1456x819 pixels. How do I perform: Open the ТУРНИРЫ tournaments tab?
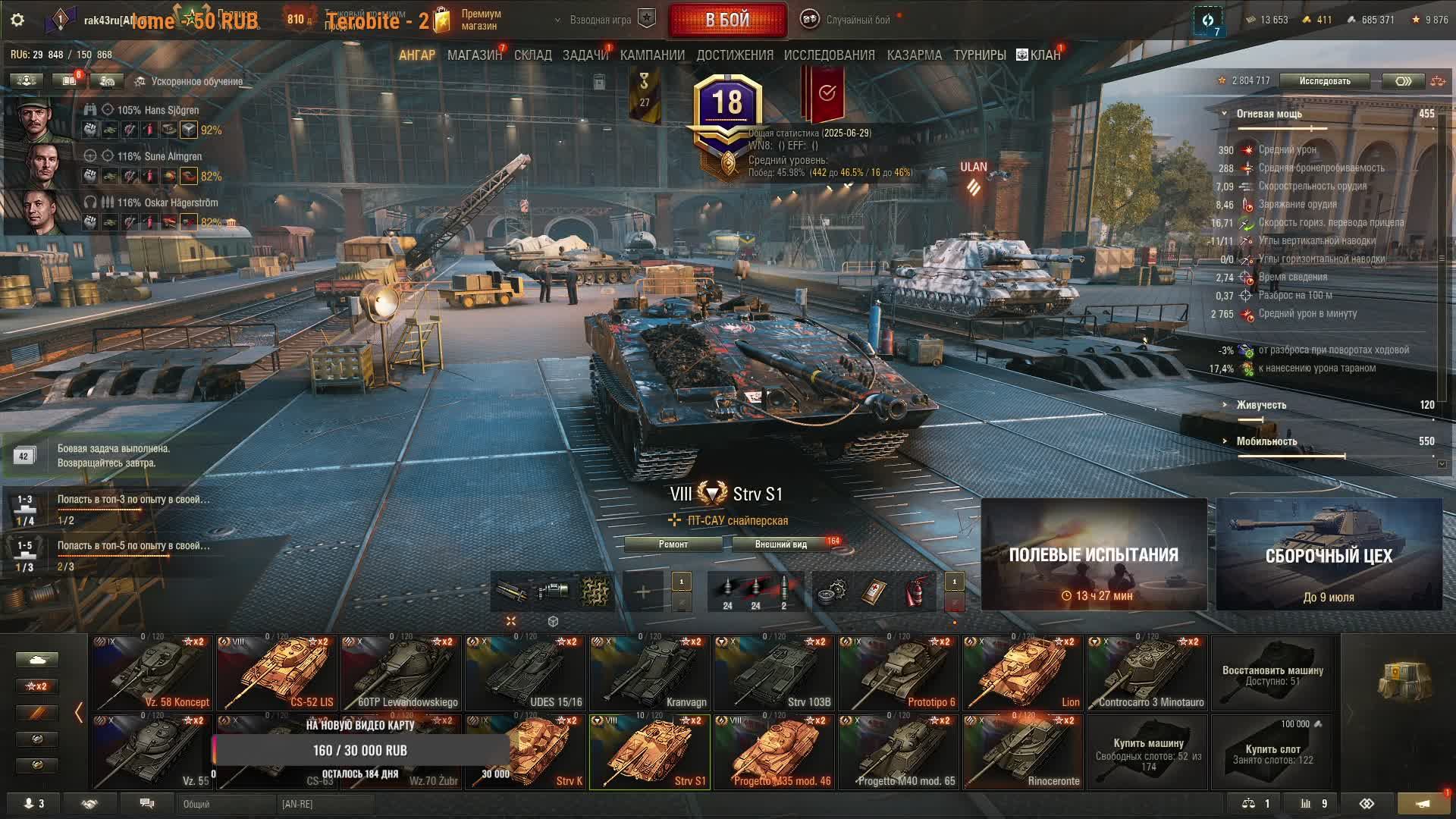coord(979,55)
